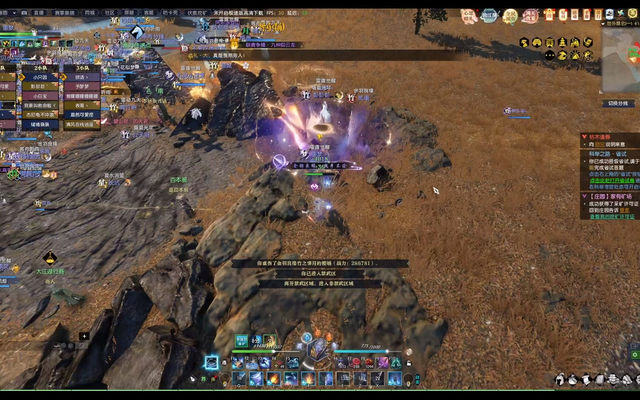Select the first member in the 3小队 list
The height and width of the screenshot is (400, 640).
coord(80,76)
